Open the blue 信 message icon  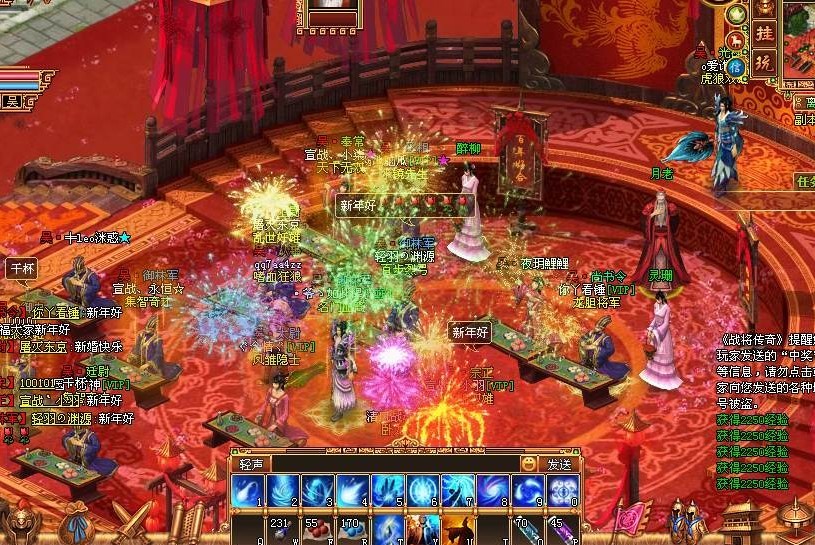pyautogui.click(x=736, y=66)
